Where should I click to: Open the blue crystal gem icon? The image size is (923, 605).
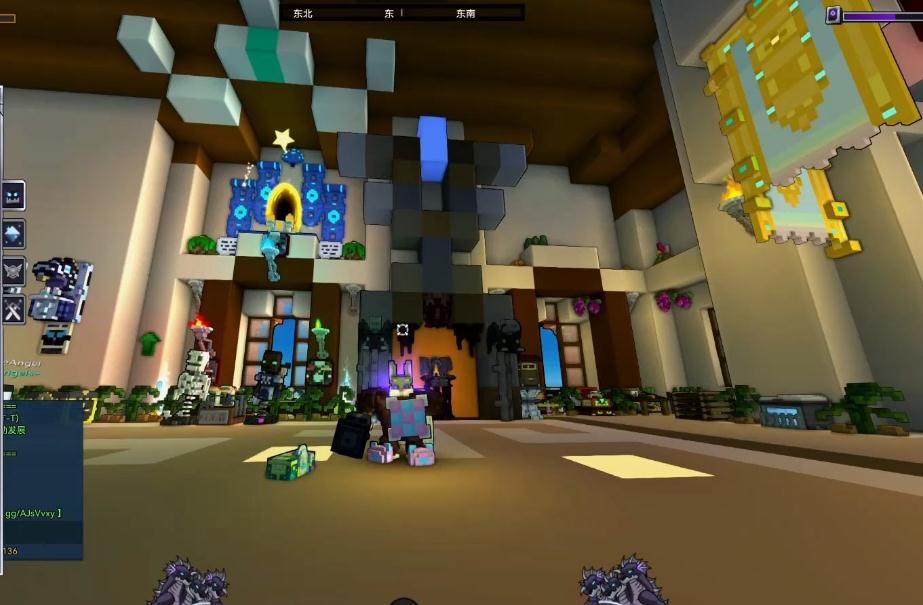point(13,233)
